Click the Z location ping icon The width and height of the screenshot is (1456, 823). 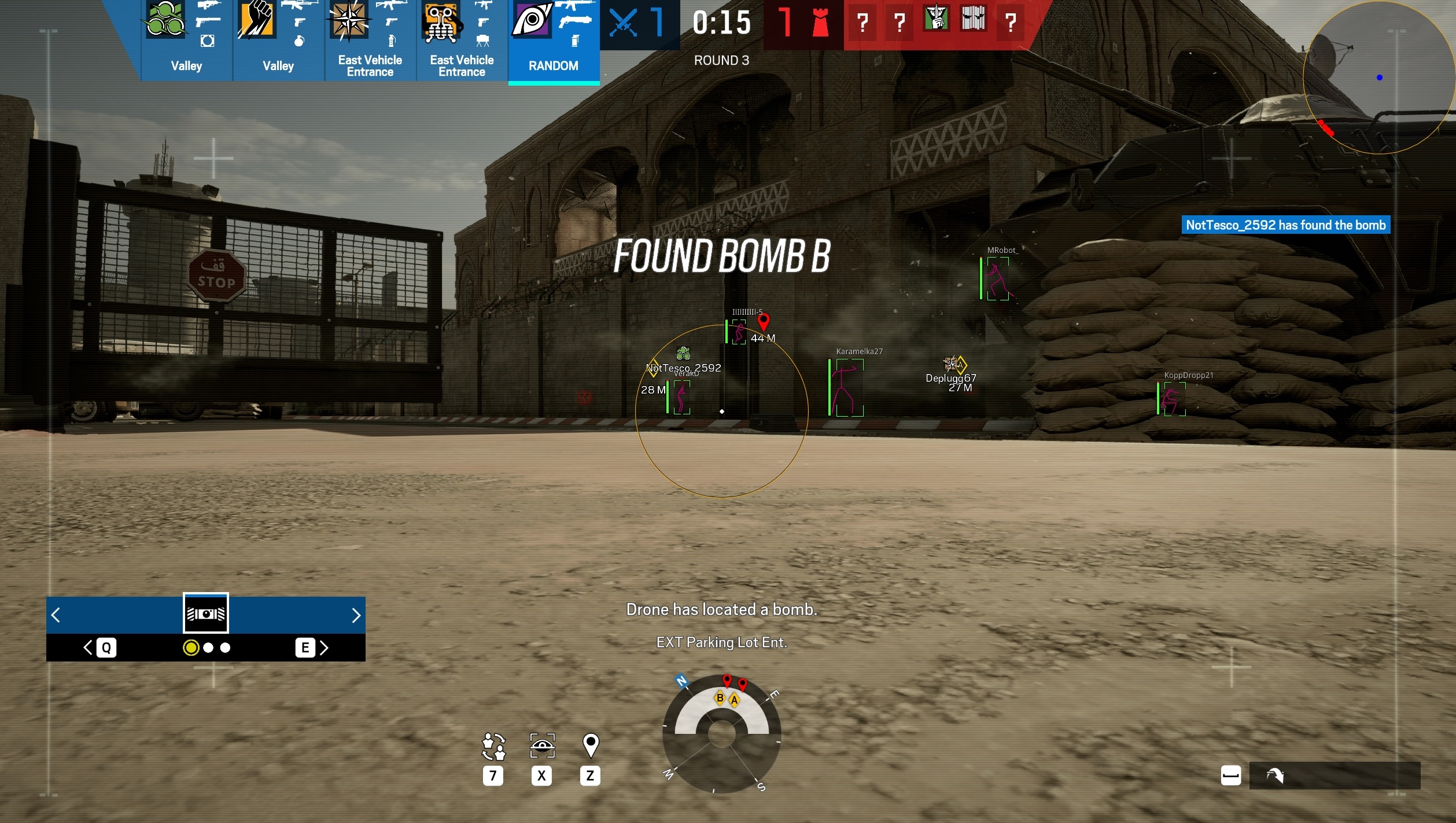tap(590, 747)
